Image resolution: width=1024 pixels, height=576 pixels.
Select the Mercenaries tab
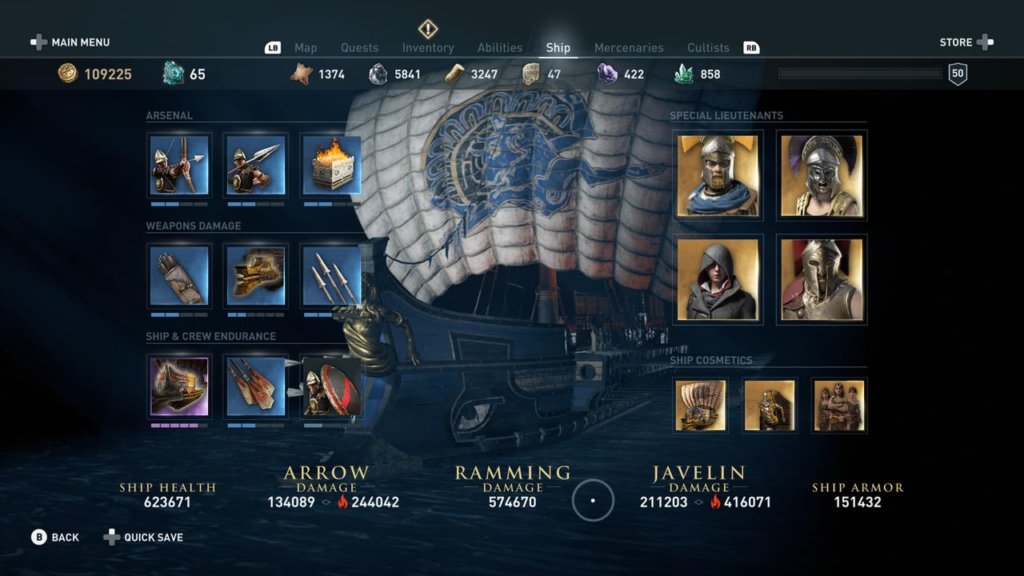point(628,48)
